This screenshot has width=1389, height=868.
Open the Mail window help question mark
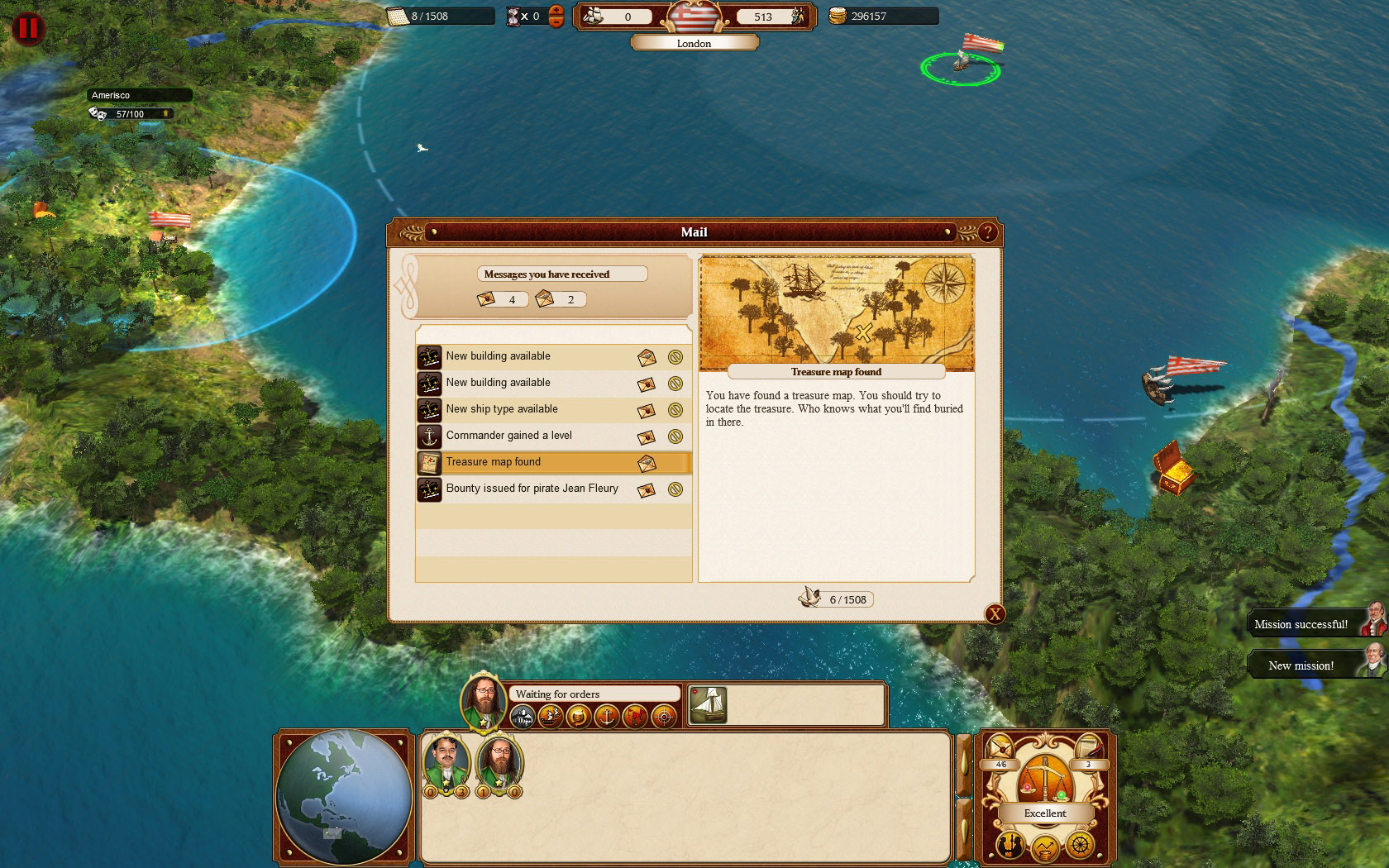click(x=987, y=232)
